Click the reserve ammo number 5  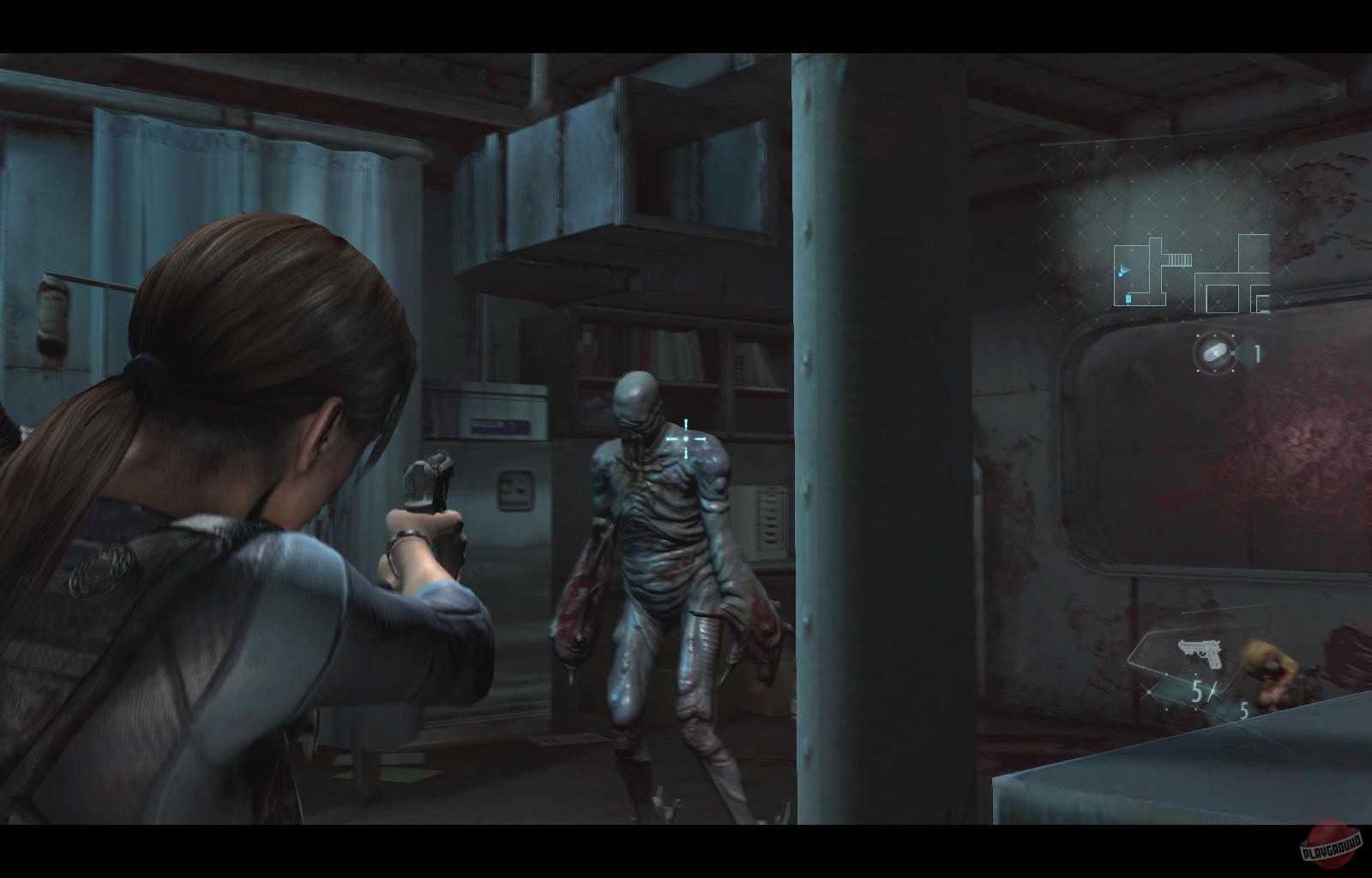coord(1244,710)
